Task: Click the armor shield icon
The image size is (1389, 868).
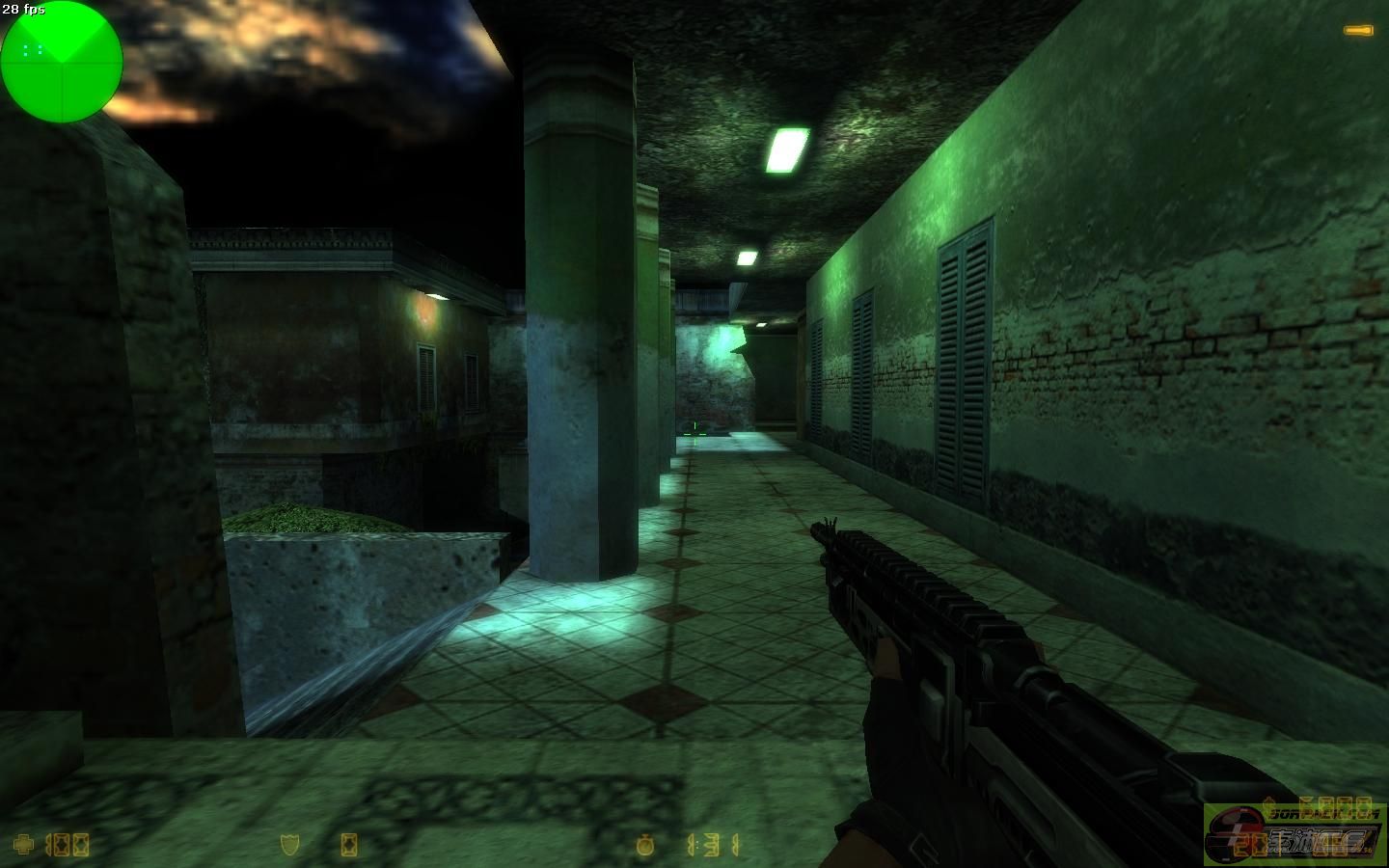Action: (289, 845)
